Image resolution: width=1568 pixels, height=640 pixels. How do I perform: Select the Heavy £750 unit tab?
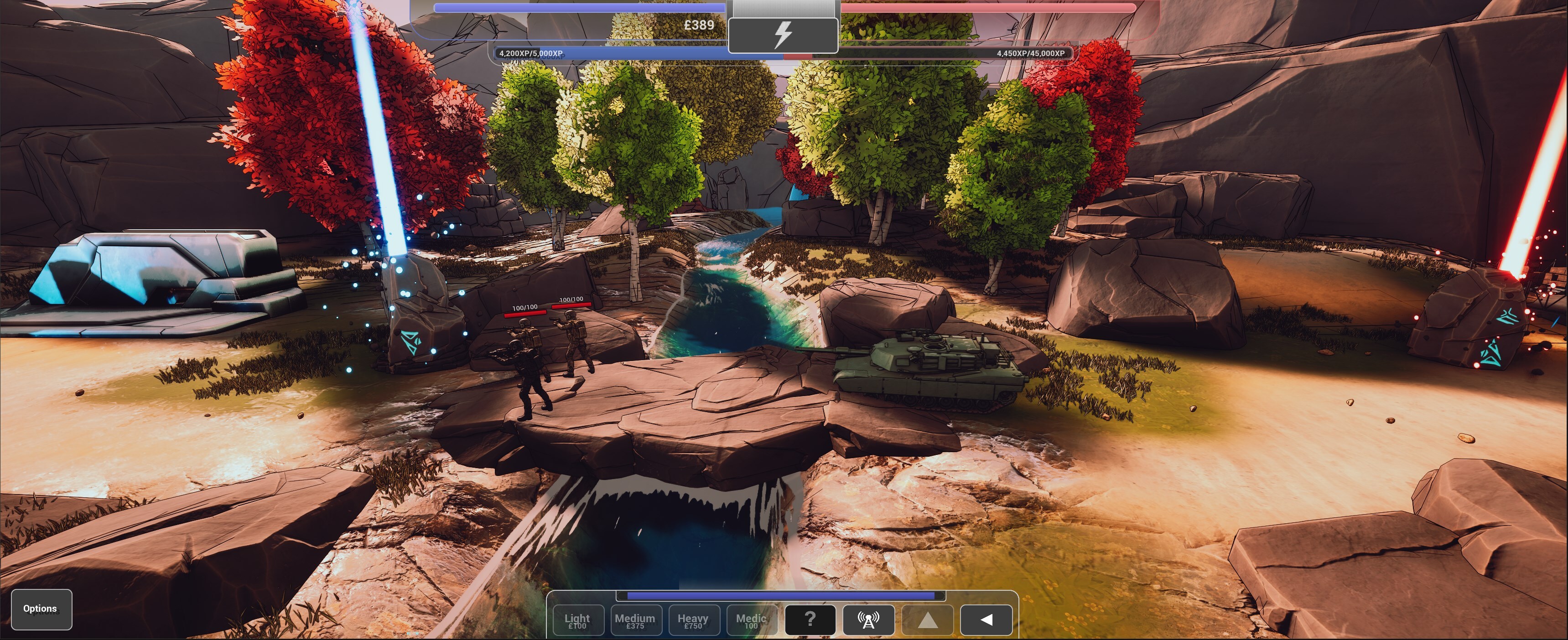tap(693, 619)
